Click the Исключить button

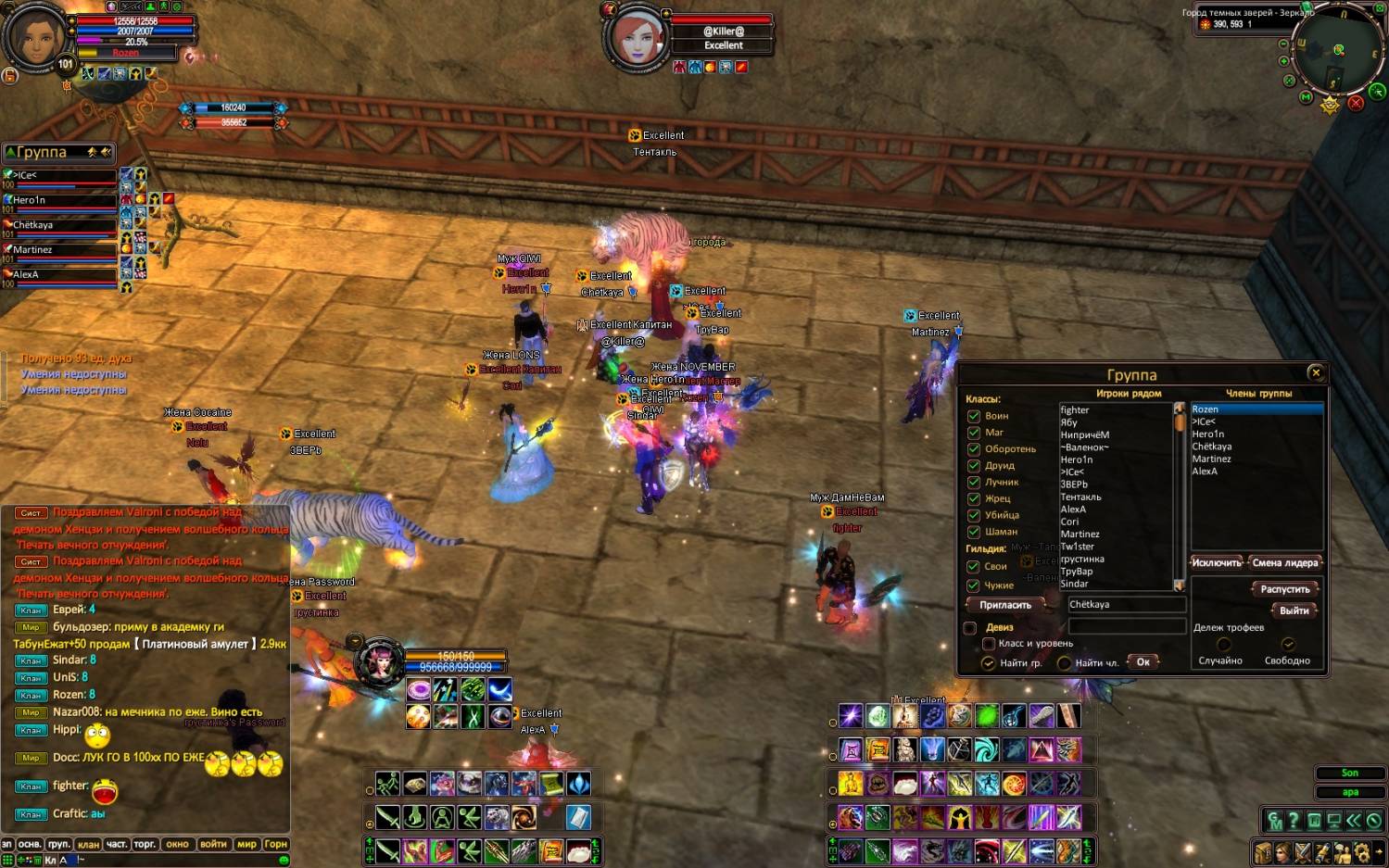click(x=1216, y=562)
